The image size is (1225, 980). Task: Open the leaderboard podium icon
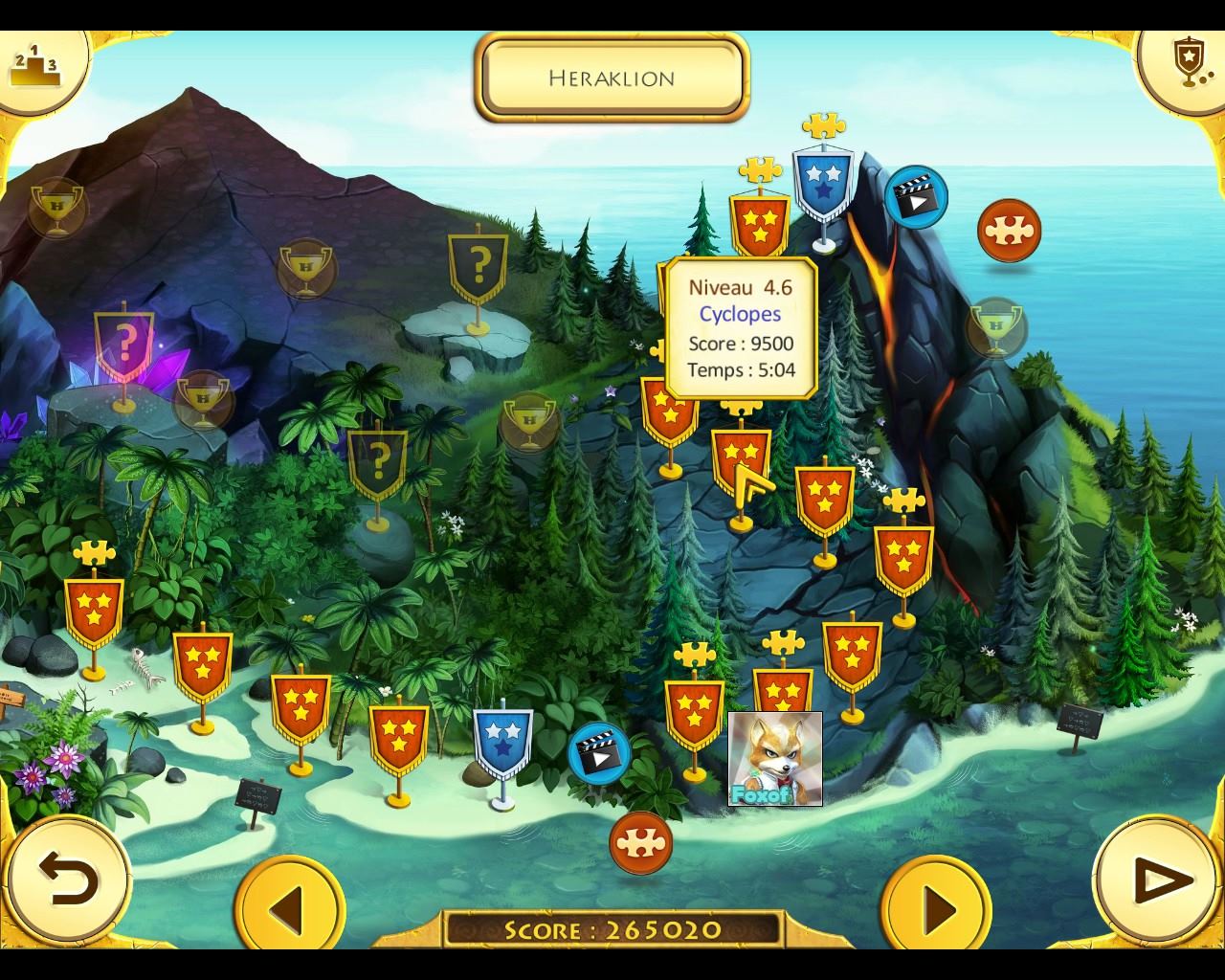point(35,63)
